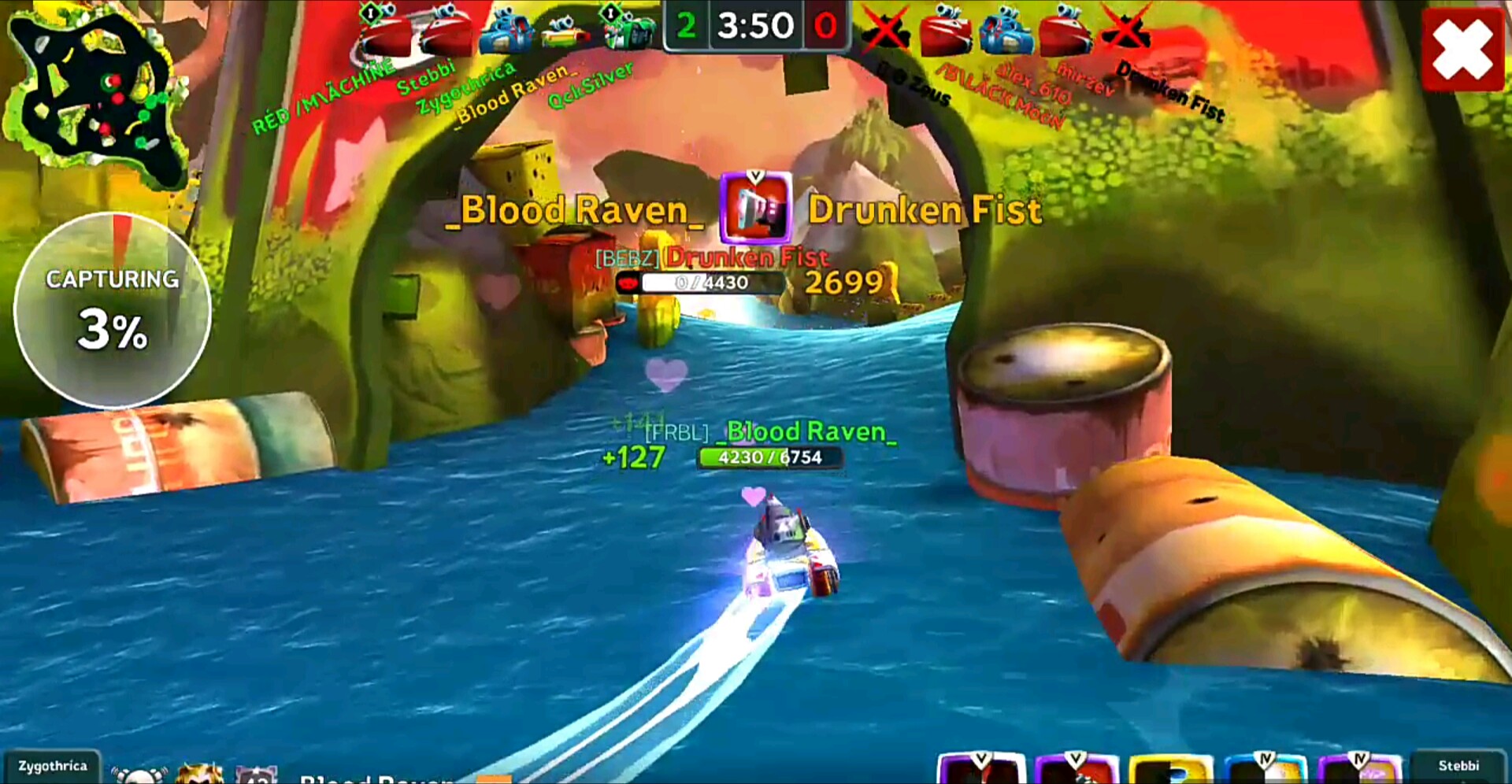
Task: Click Zeus's crossed-out ship icon
Action: click(885, 31)
